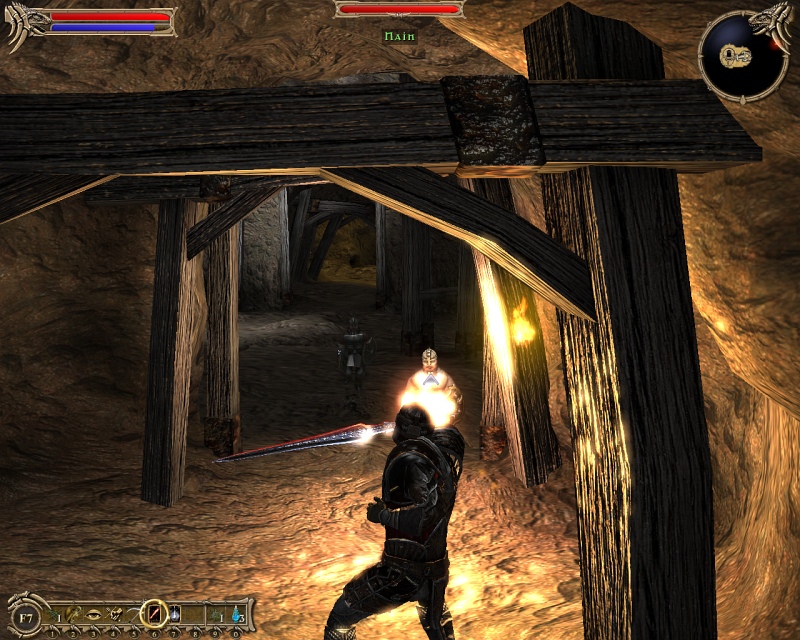Cast the white light spell in slot 7
This screenshot has width=800, height=640.
(x=174, y=614)
